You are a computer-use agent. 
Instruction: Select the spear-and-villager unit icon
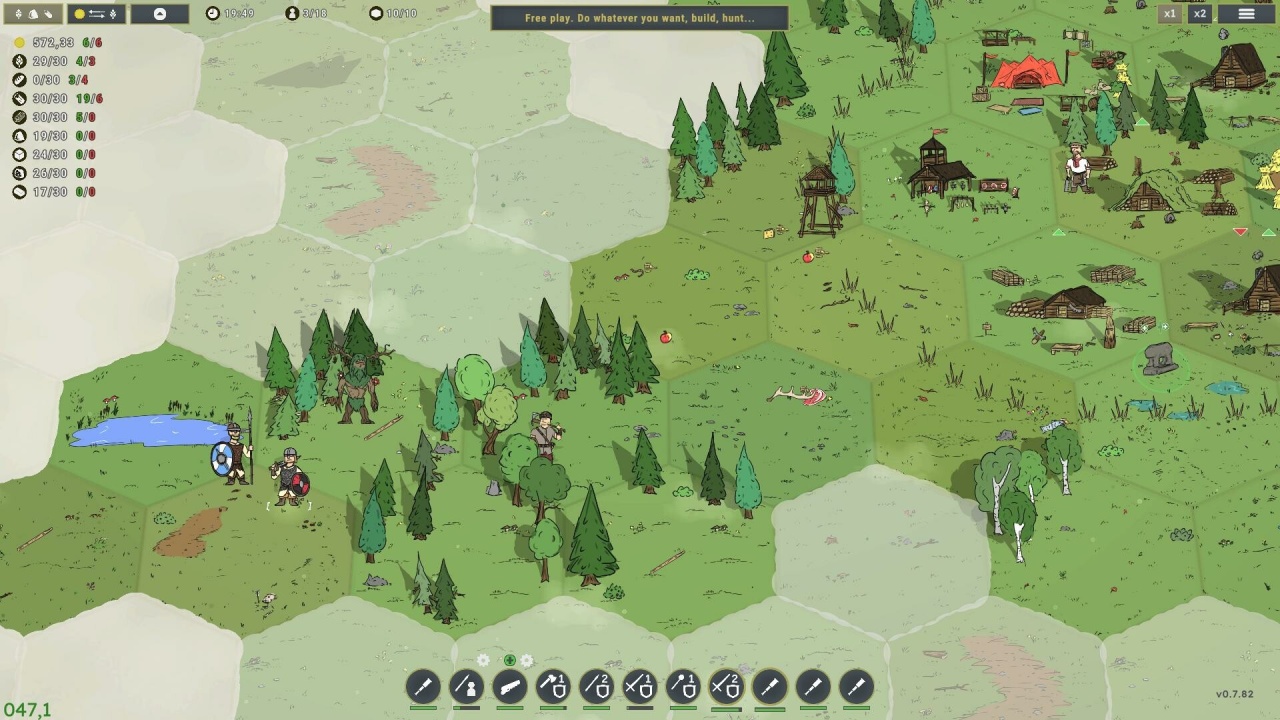(466, 687)
